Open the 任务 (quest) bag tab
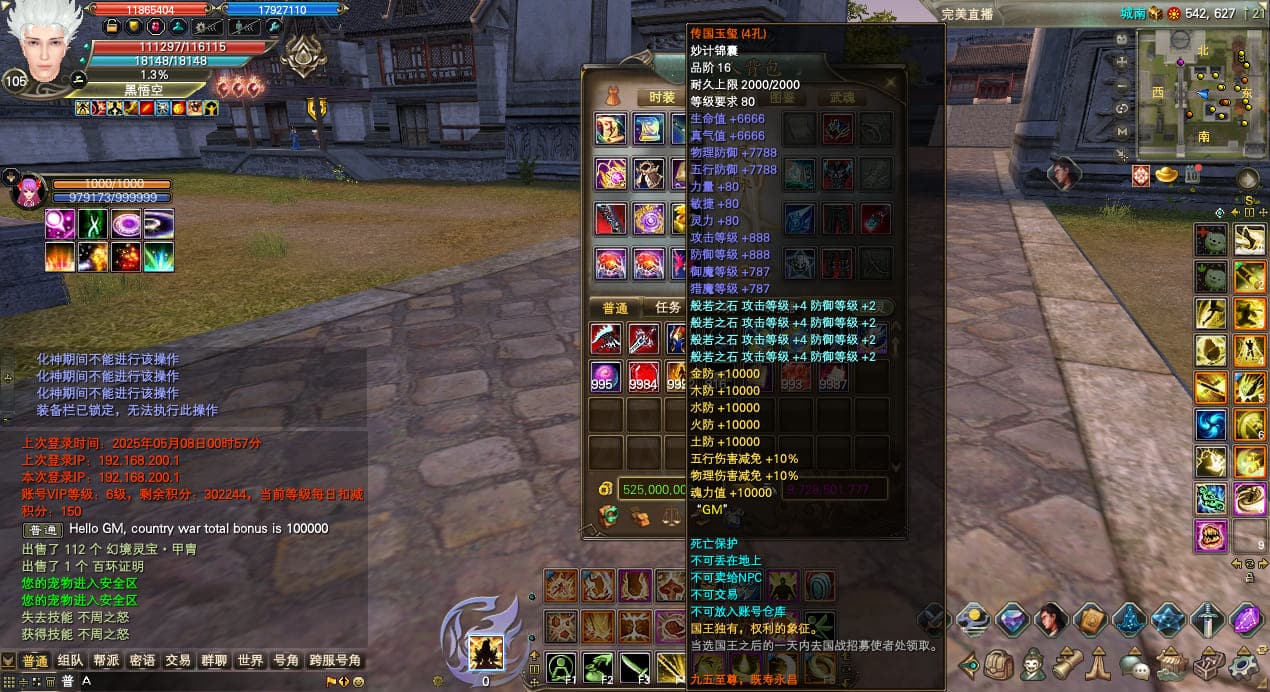The height and width of the screenshot is (692, 1270). (x=668, y=308)
